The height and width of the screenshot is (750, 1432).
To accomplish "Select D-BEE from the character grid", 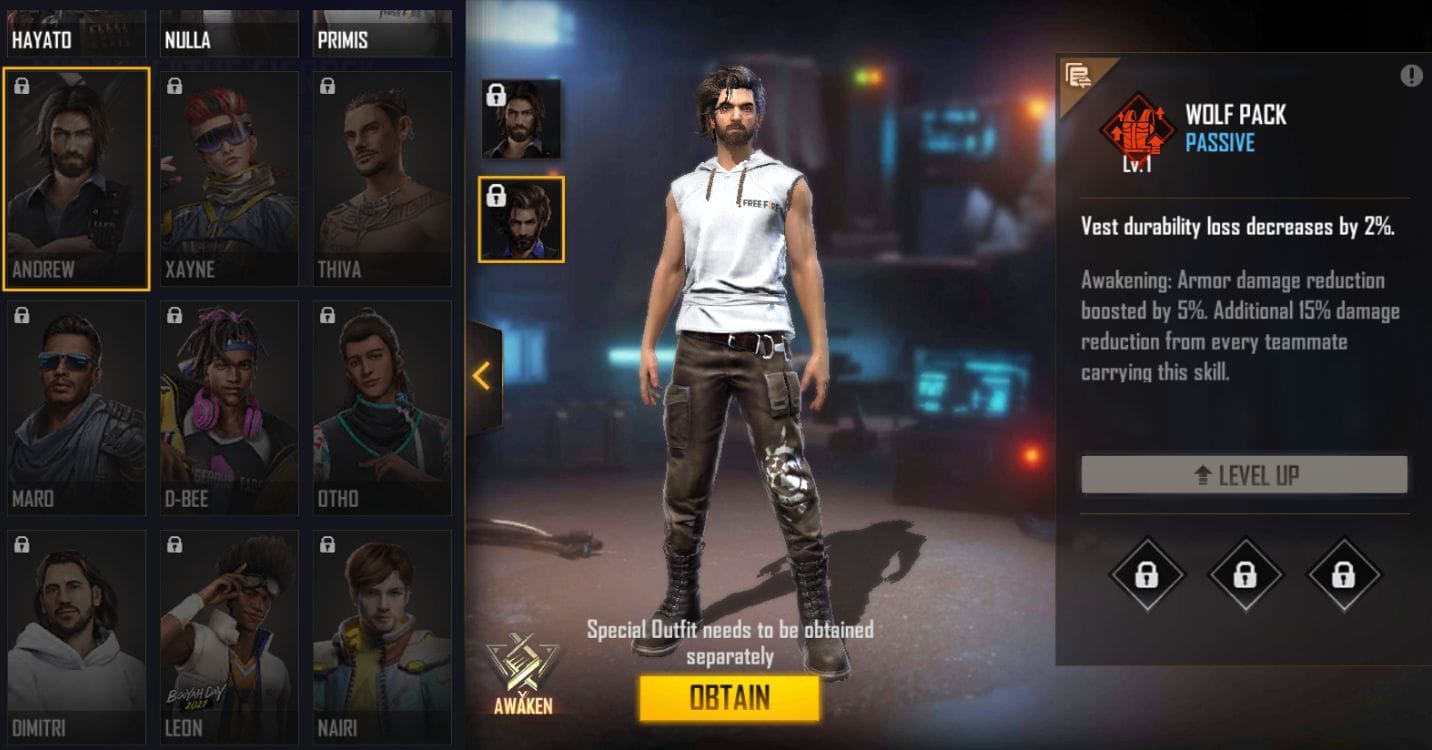I will (228, 405).
